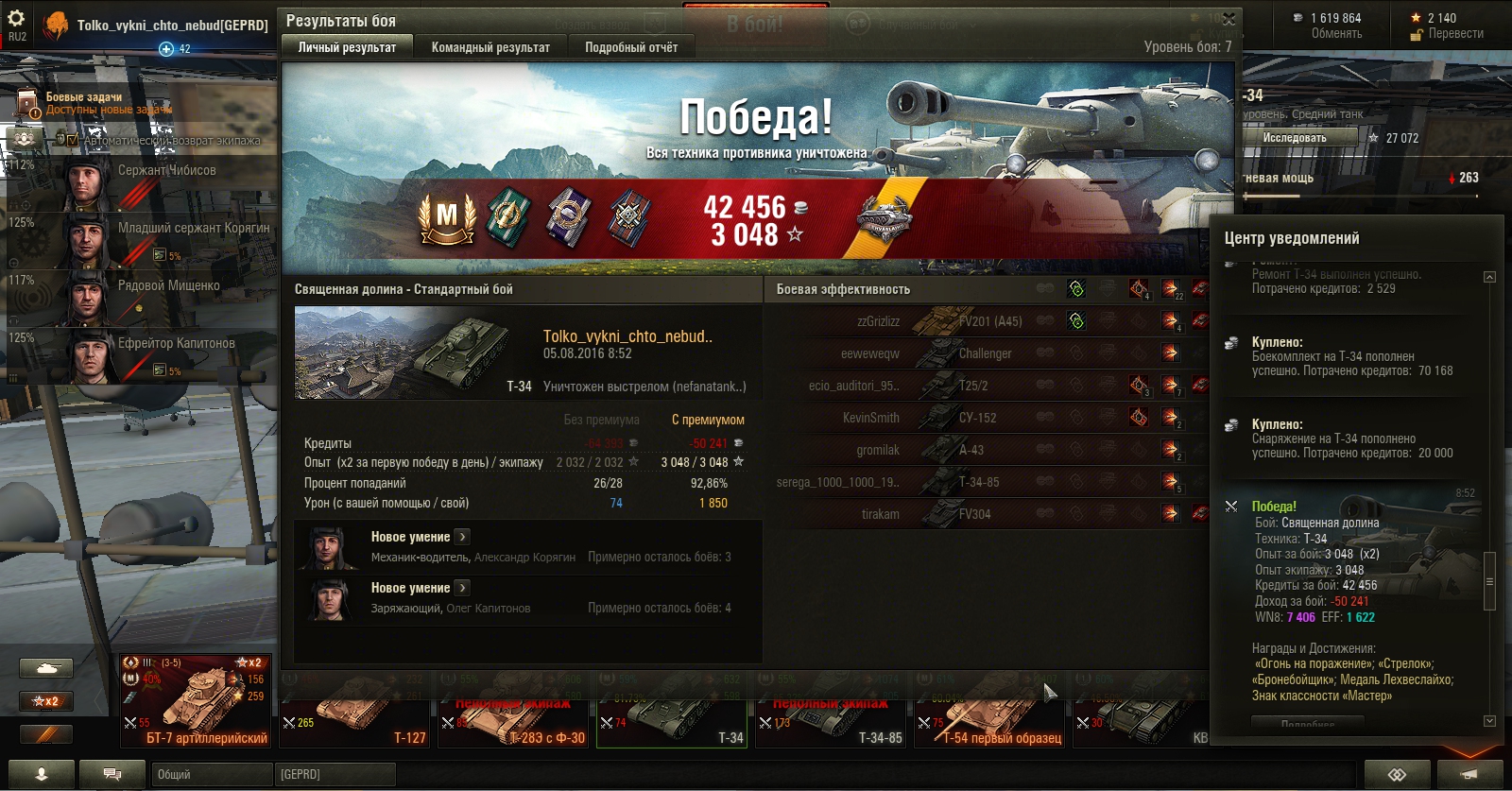The width and height of the screenshot is (1512, 791).
Task: Open the Общий chat channel
Action: click(x=212, y=774)
